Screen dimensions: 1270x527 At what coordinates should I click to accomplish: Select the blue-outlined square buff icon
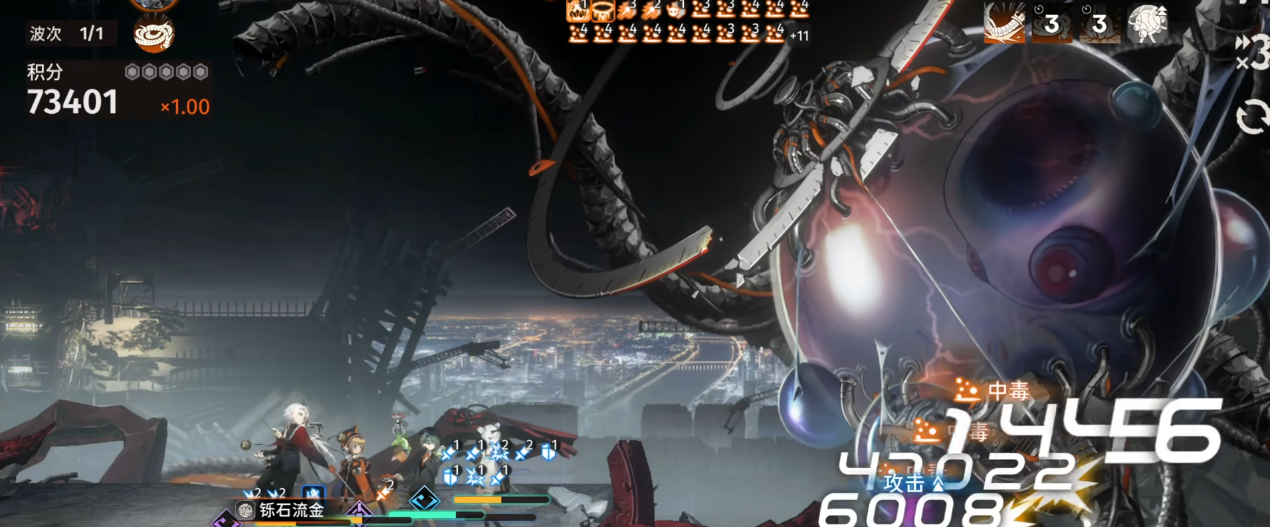pyautogui.click(x=313, y=493)
